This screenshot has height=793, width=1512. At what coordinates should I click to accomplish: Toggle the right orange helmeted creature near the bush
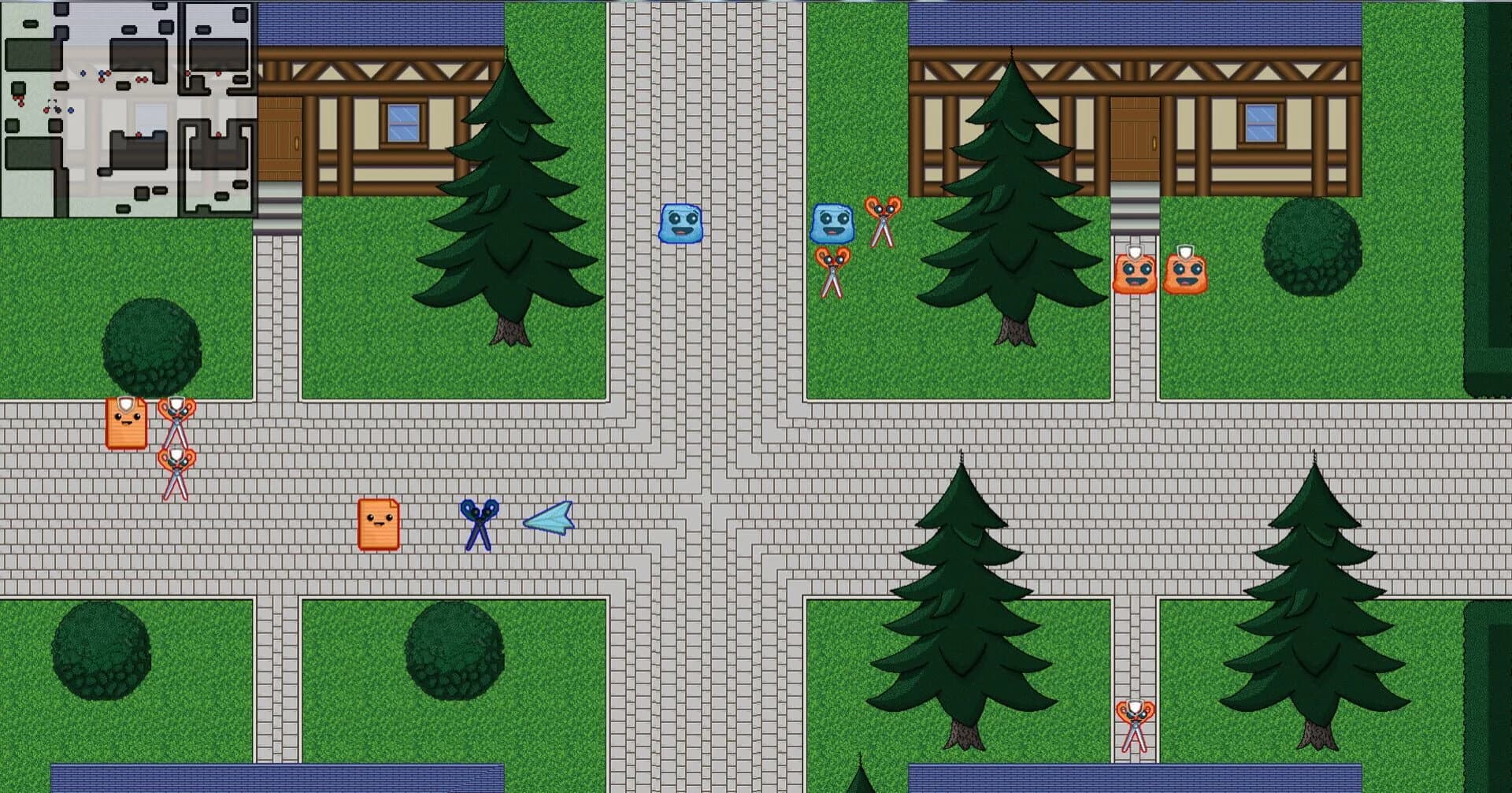pos(1186,273)
